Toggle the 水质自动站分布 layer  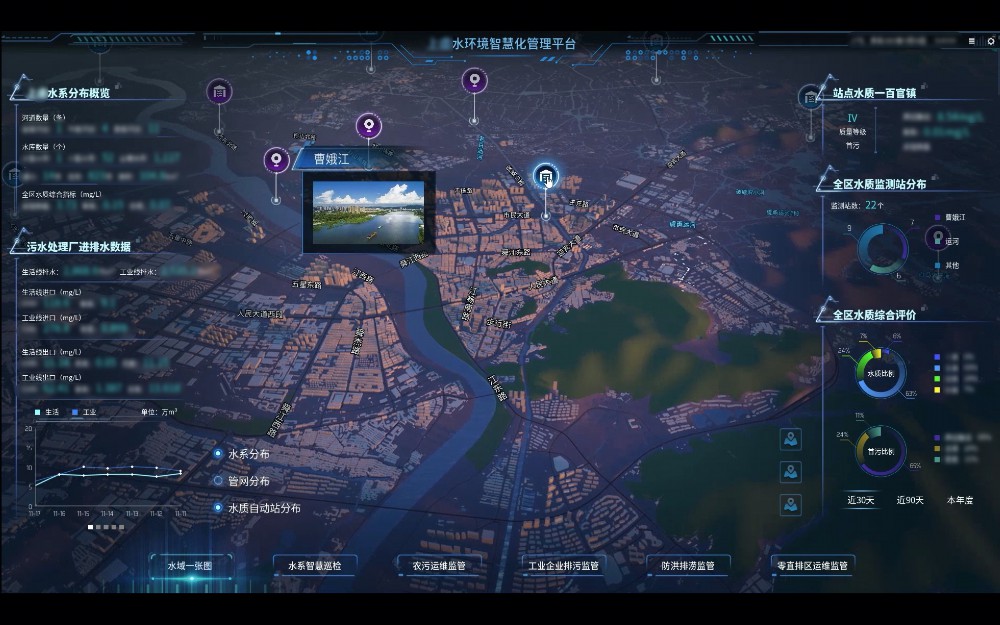tap(218, 508)
